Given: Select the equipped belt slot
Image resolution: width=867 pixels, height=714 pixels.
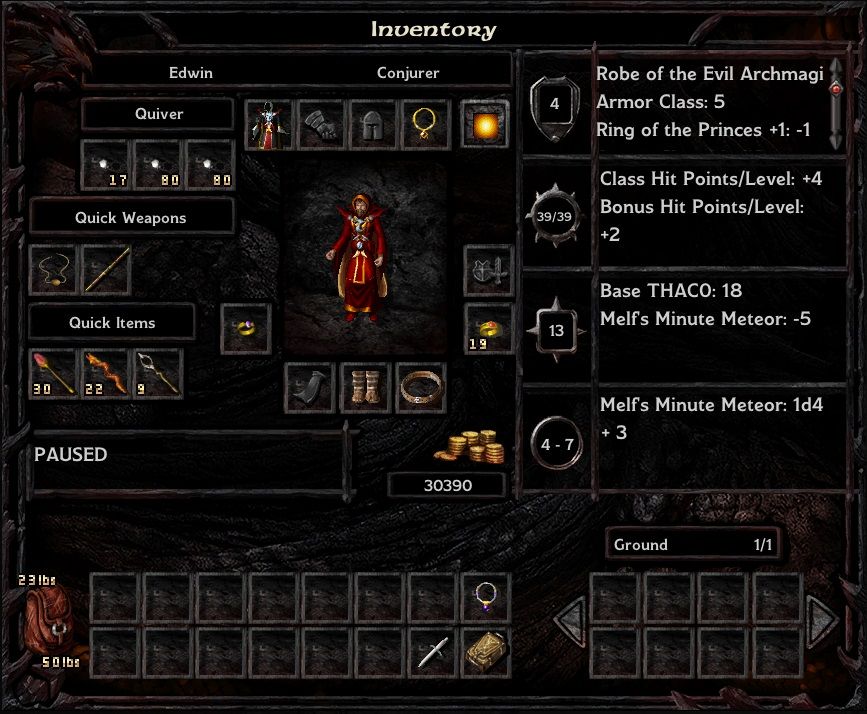Looking at the screenshot, I should tap(420, 388).
